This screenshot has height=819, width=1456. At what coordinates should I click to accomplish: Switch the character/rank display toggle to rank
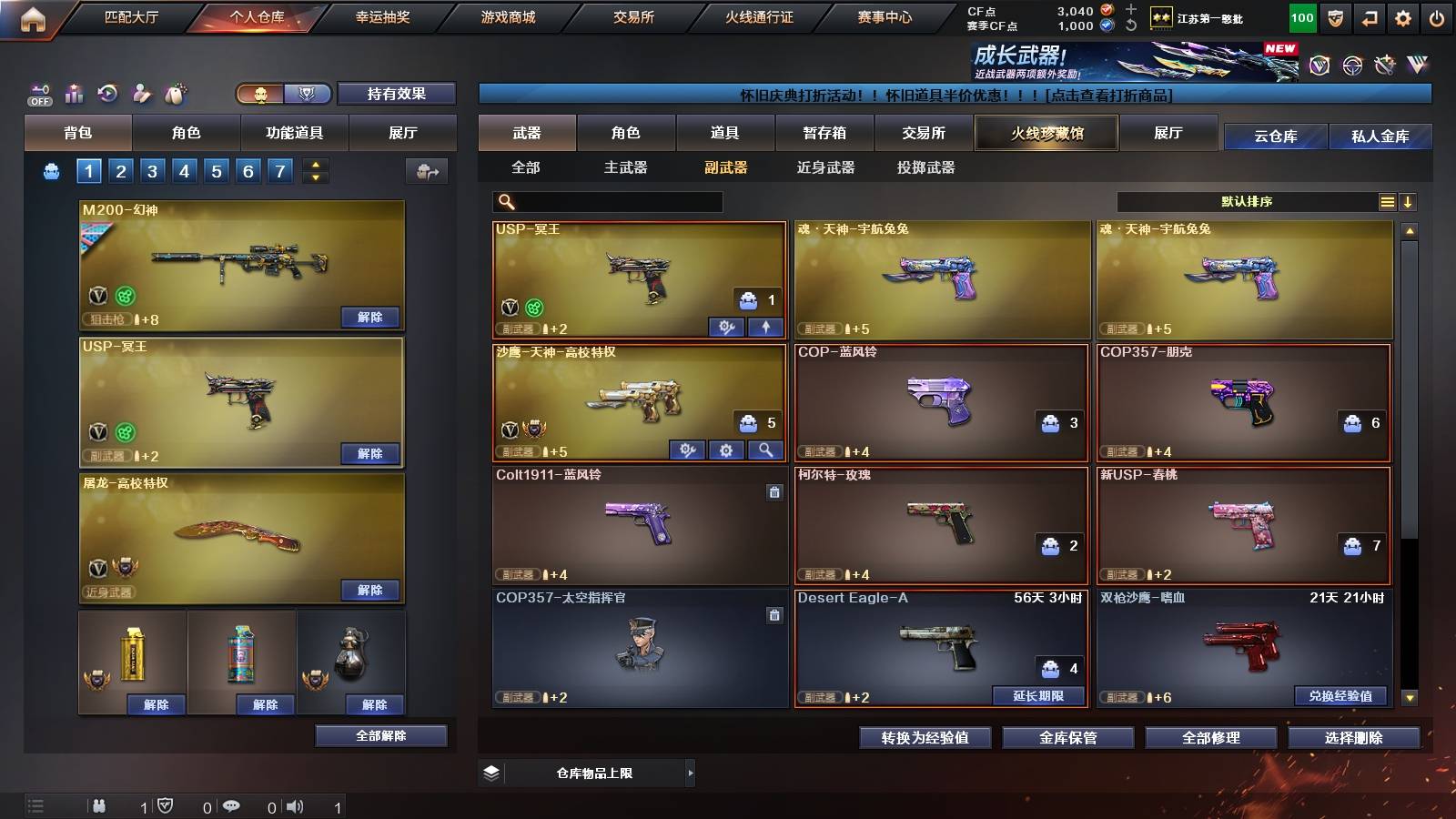pyautogui.click(x=307, y=94)
